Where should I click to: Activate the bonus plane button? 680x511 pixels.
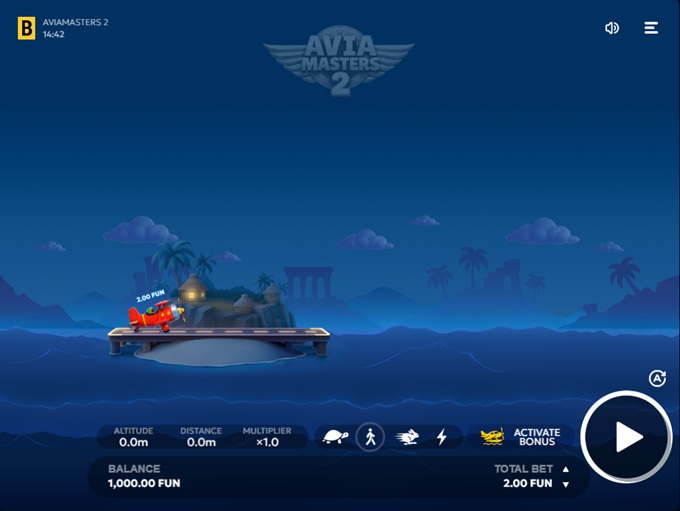pos(521,437)
